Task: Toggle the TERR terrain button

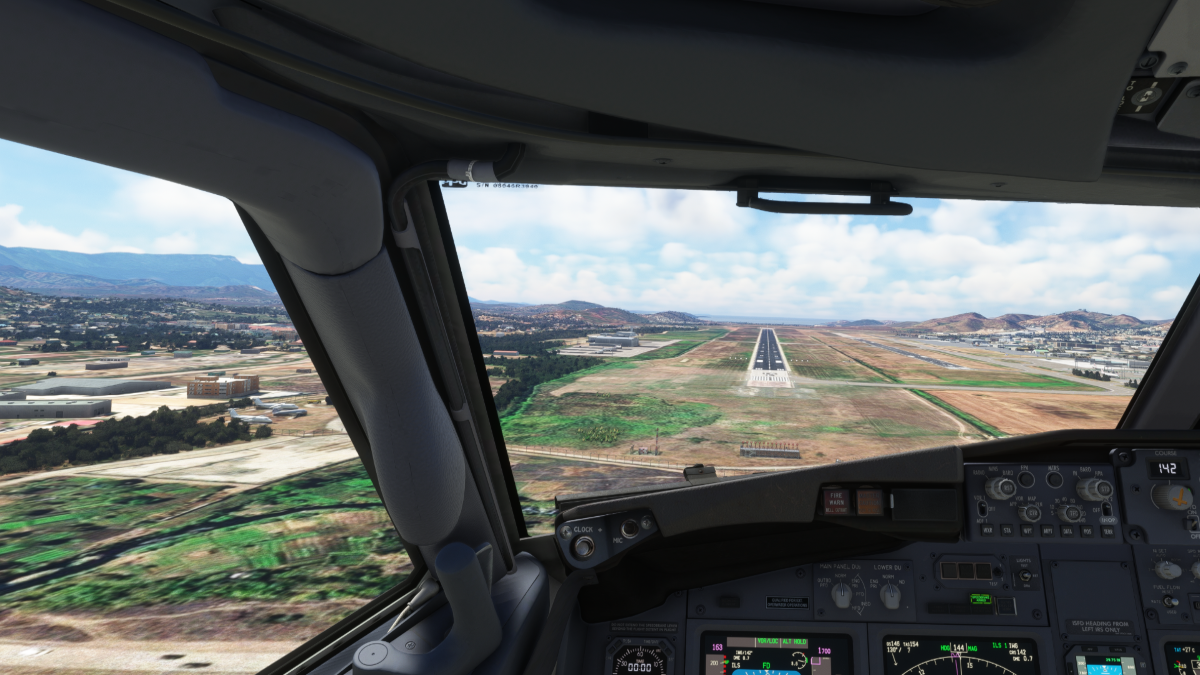Action: click(x=1107, y=530)
